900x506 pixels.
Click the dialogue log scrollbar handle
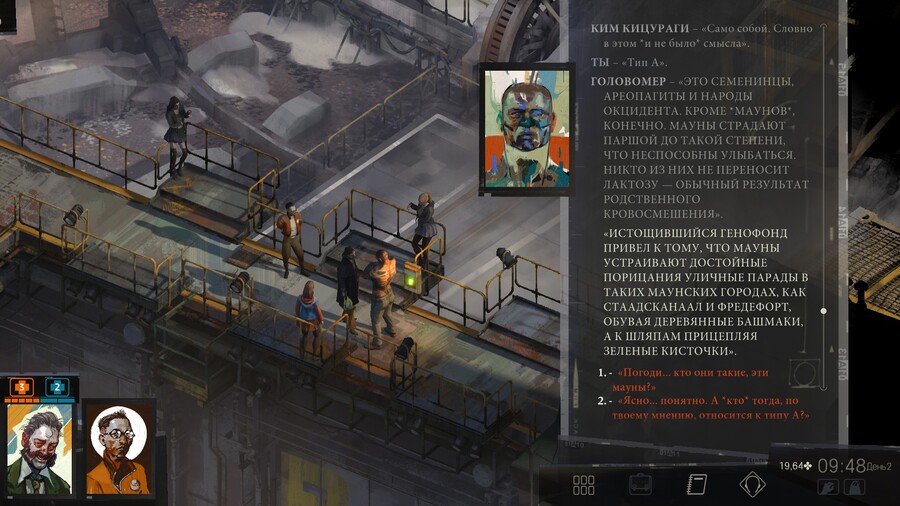(823, 311)
